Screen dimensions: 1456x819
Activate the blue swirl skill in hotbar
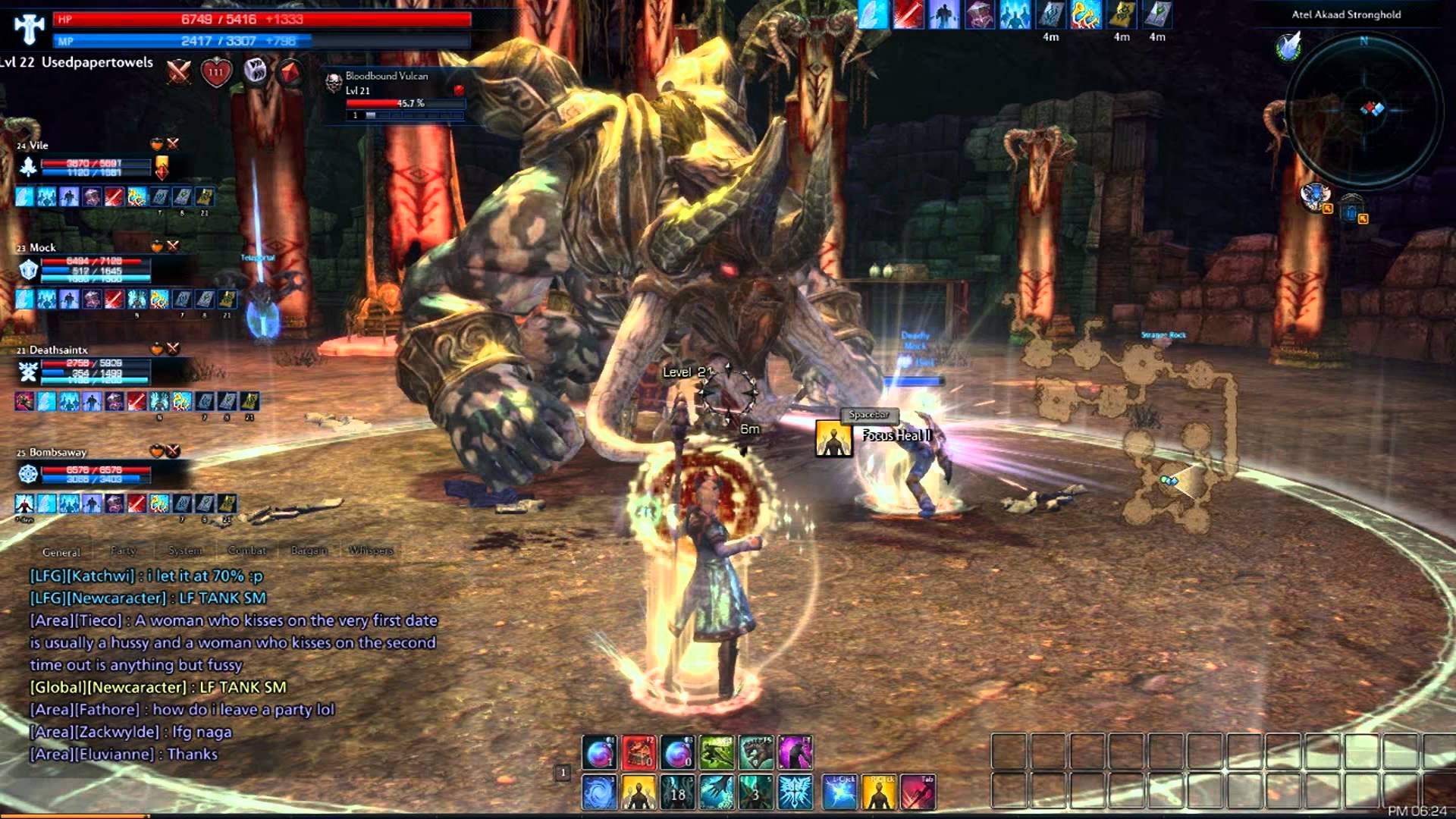pyautogui.click(x=599, y=793)
